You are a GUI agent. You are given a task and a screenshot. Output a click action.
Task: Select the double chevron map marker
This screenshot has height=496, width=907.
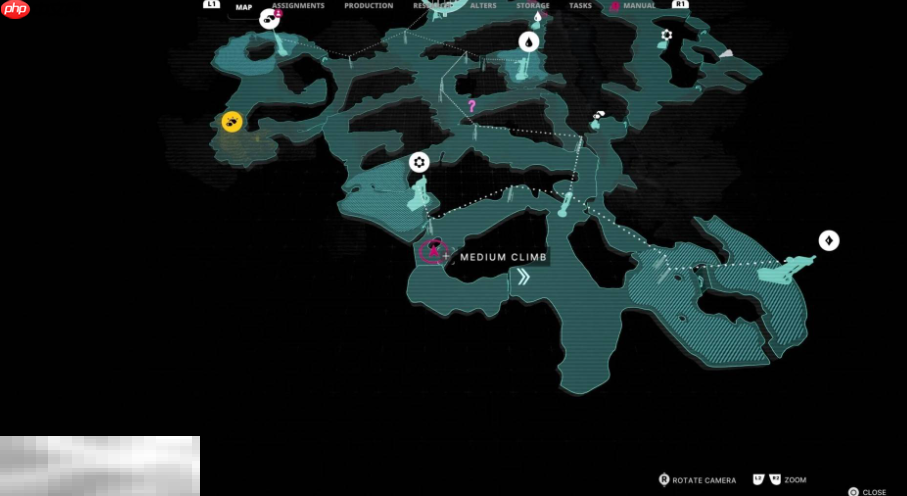coord(522,278)
